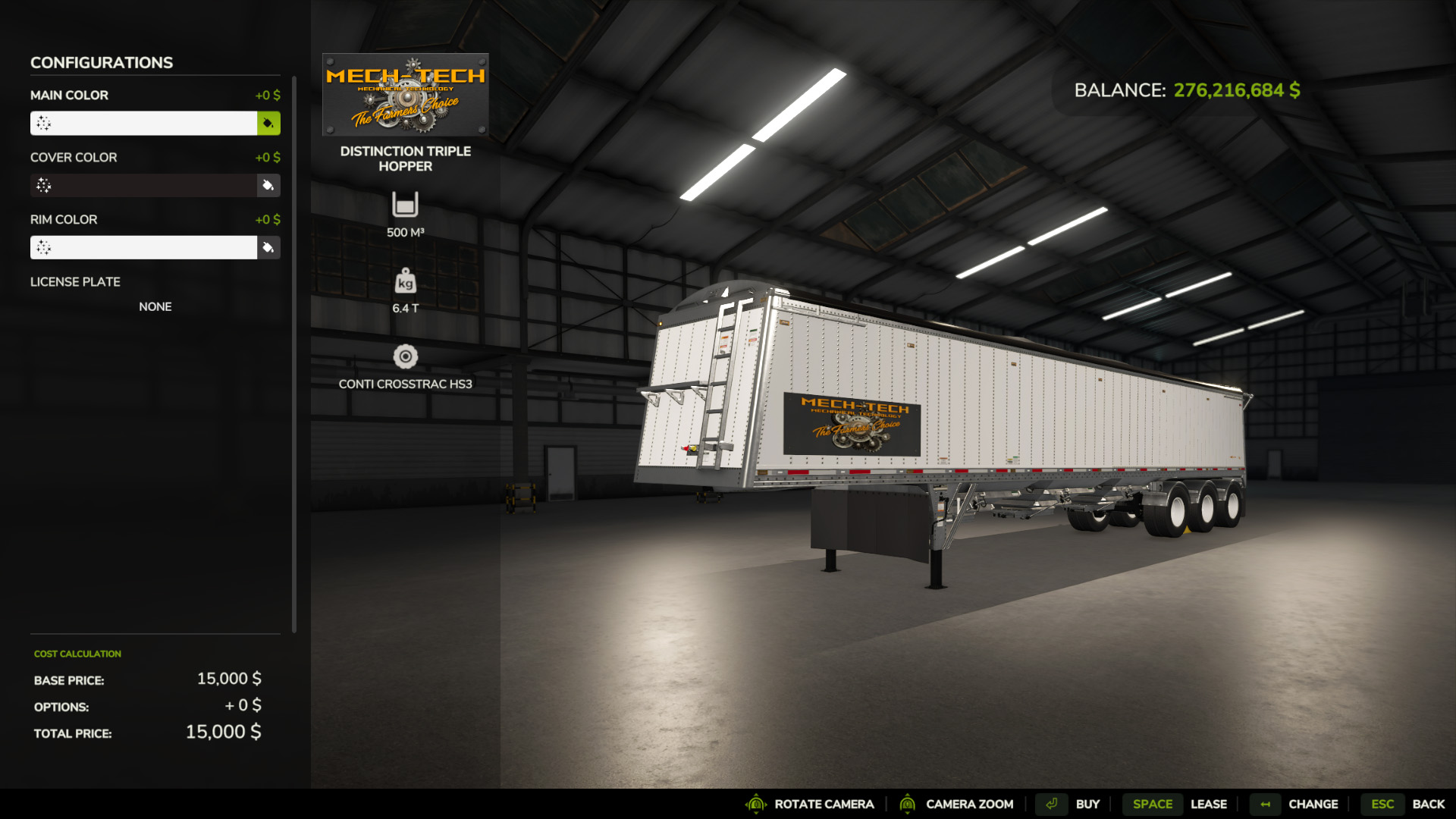Open the Cover Color paint picker icon
The width and height of the screenshot is (1456, 819).
[x=268, y=185]
